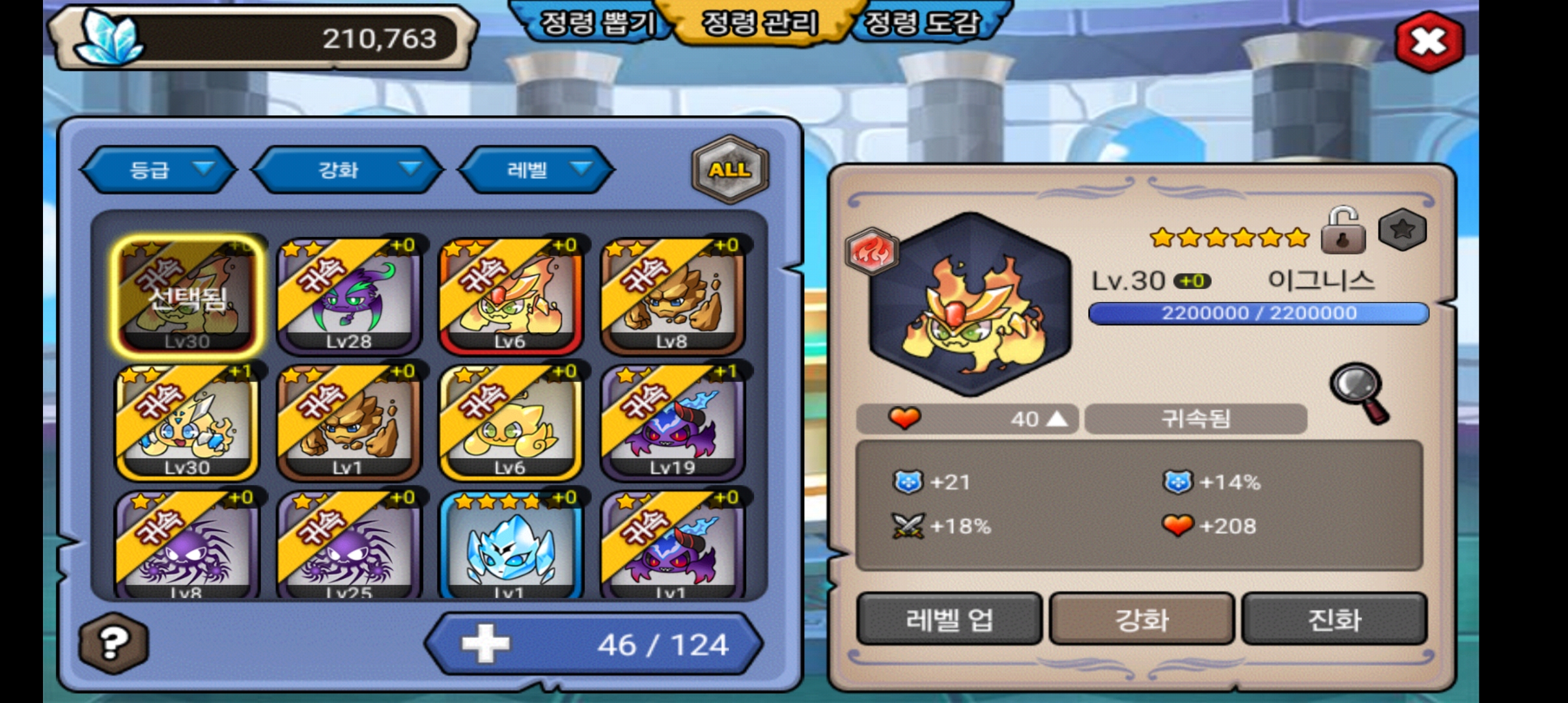Screen dimensions: 1568x703
Task: Select the Lv28 purple bat spirit
Action: pos(349,296)
